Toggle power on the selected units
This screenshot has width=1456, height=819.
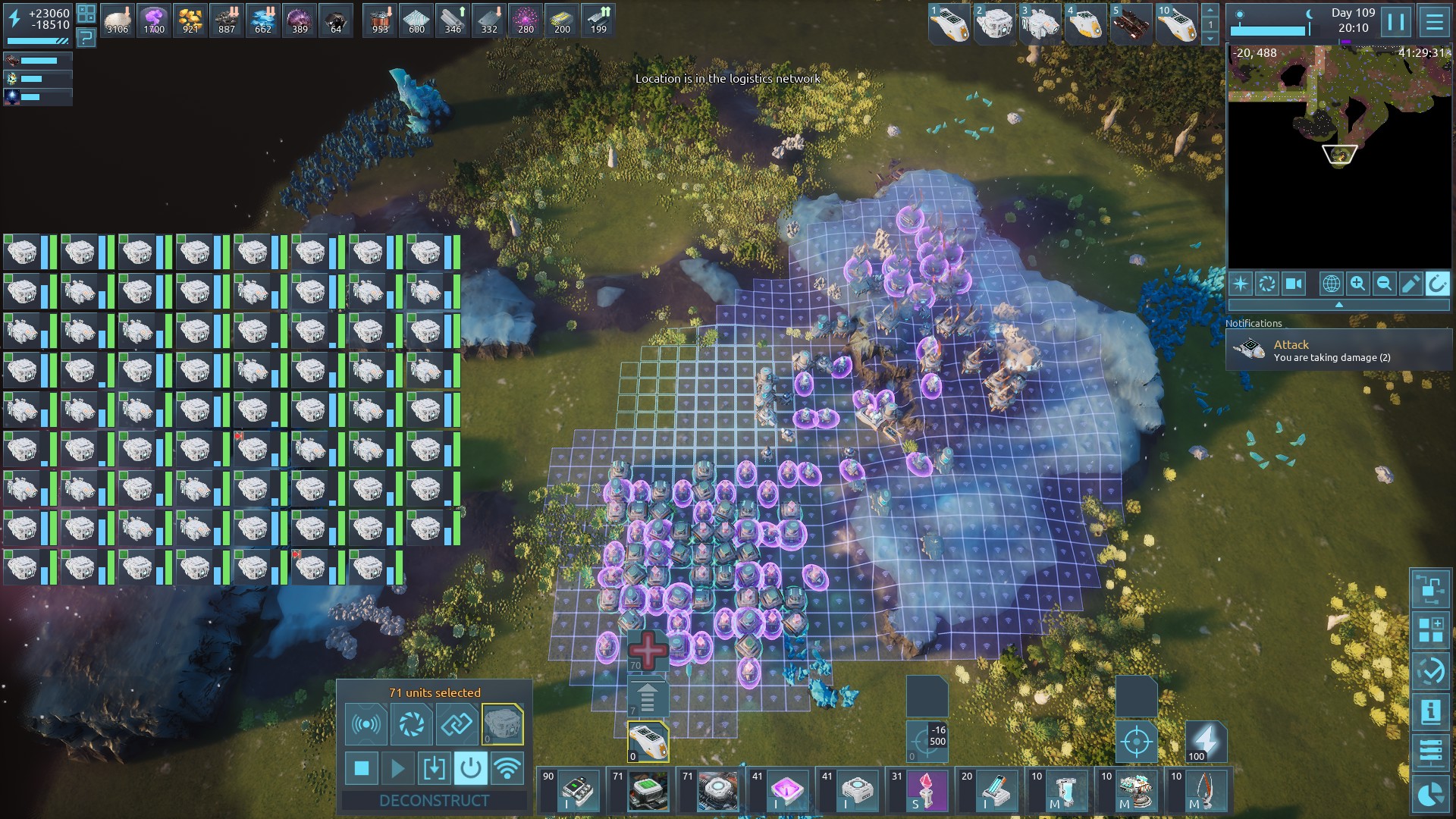[470, 769]
